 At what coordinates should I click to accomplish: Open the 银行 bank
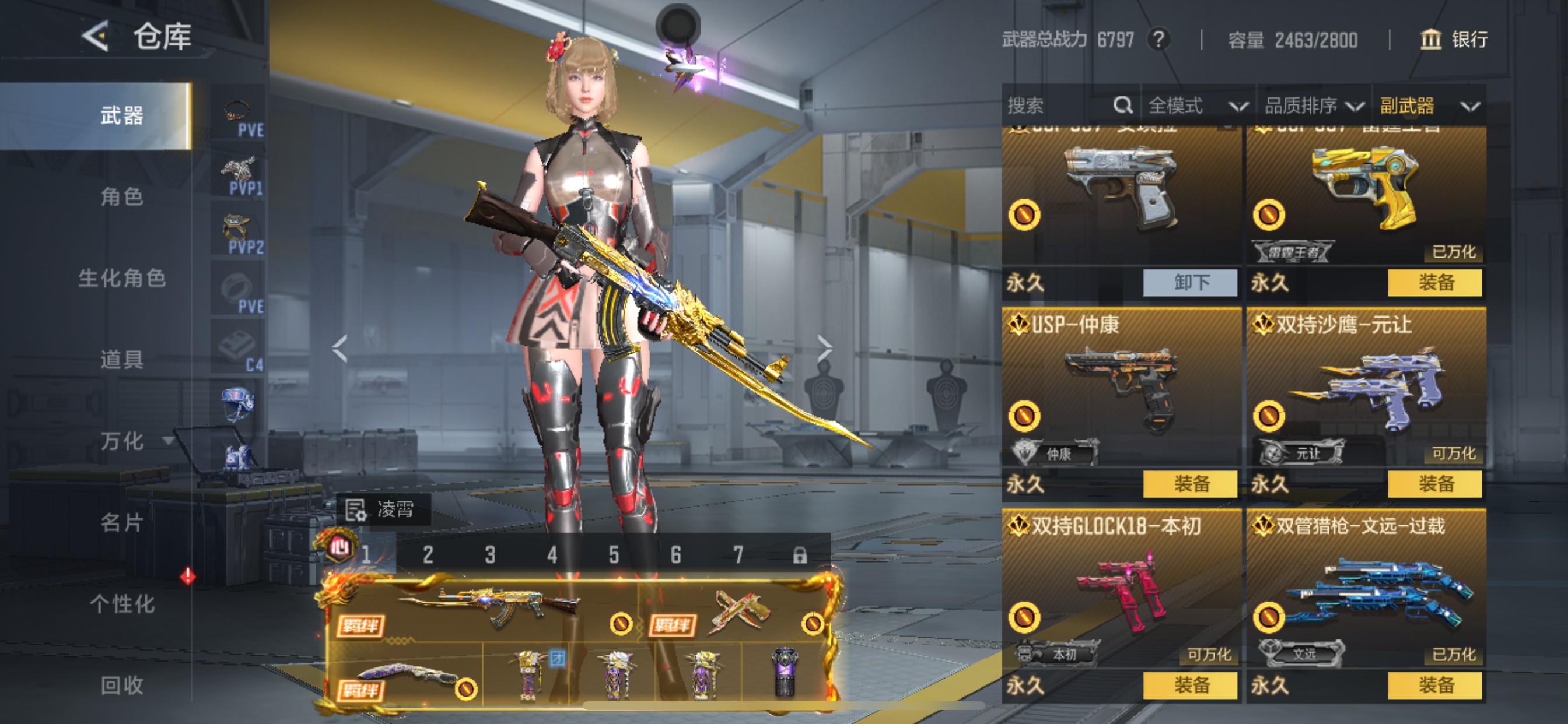click(1454, 40)
